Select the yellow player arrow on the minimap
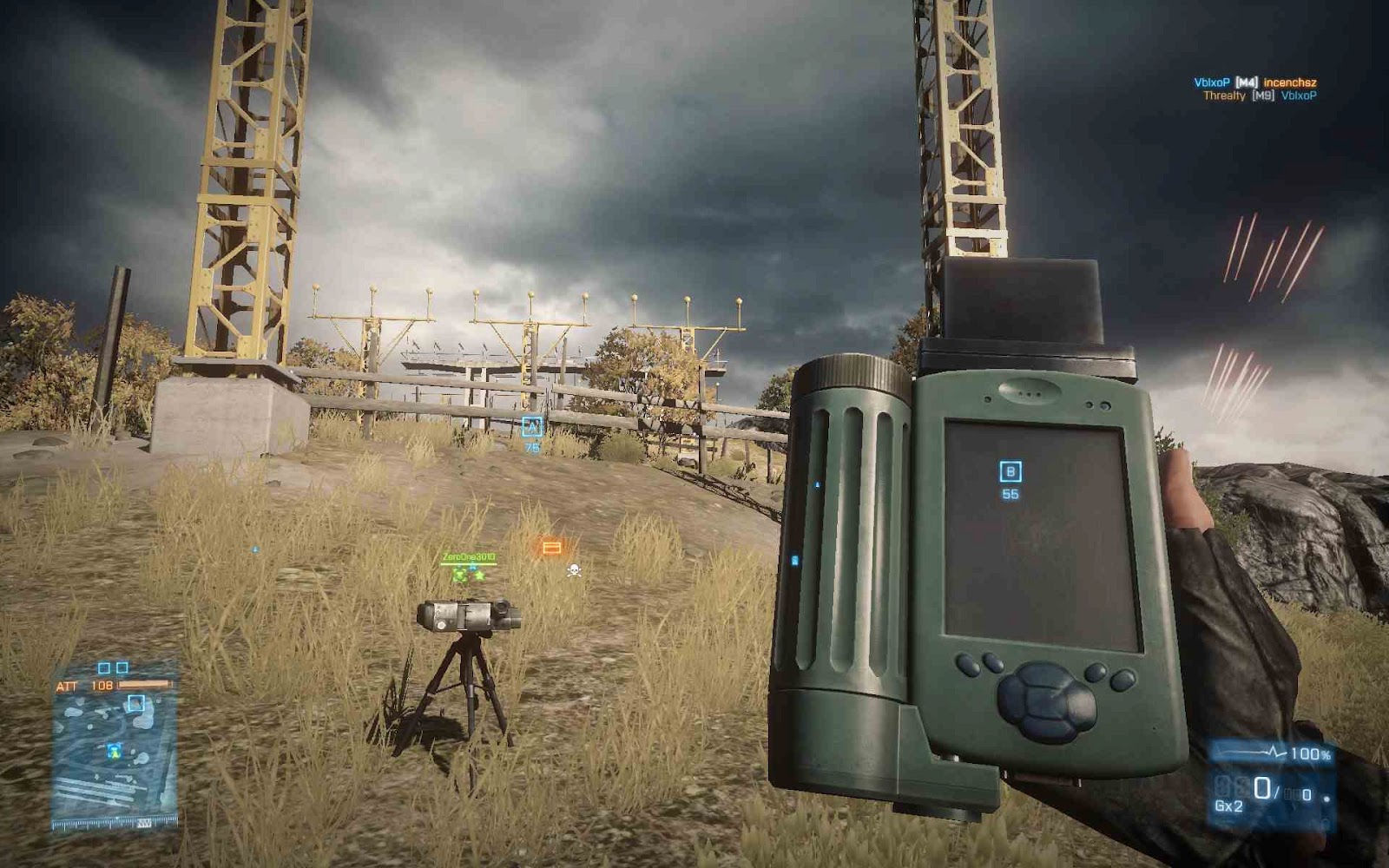This screenshot has height=868, width=1389. tap(115, 754)
